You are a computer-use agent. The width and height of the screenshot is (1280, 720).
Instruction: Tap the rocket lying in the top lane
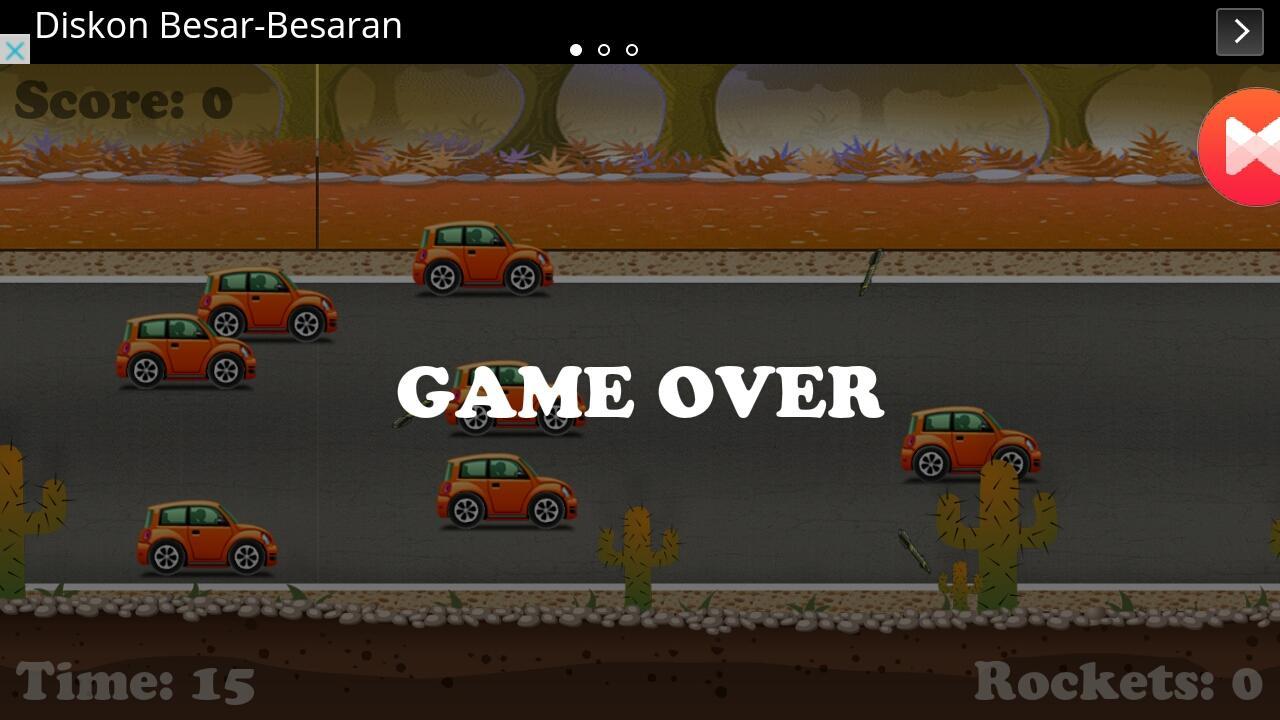(872, 270)
